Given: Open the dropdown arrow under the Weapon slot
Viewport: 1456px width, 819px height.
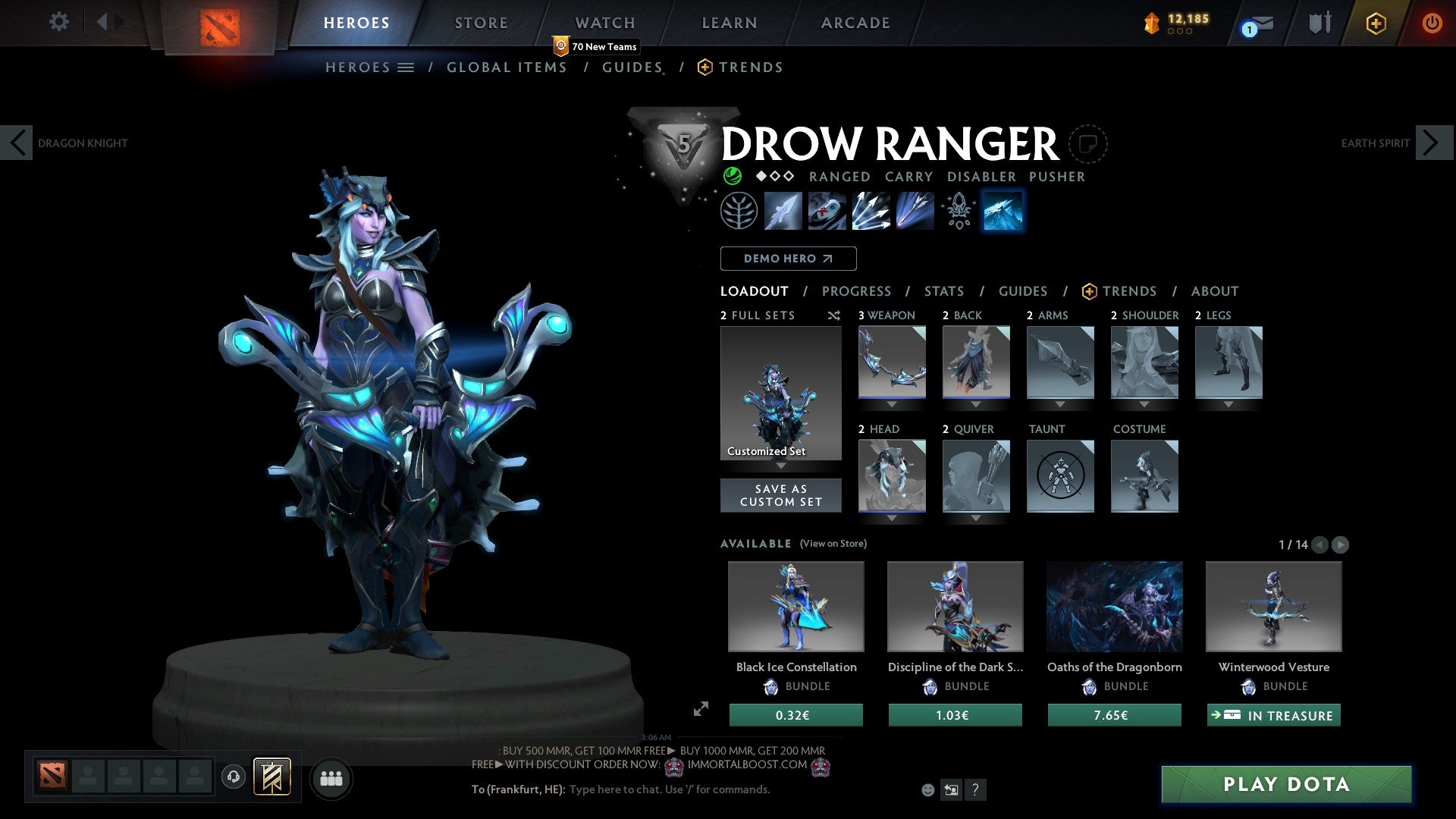Looking at the screenshot, I should pos(892,404).
